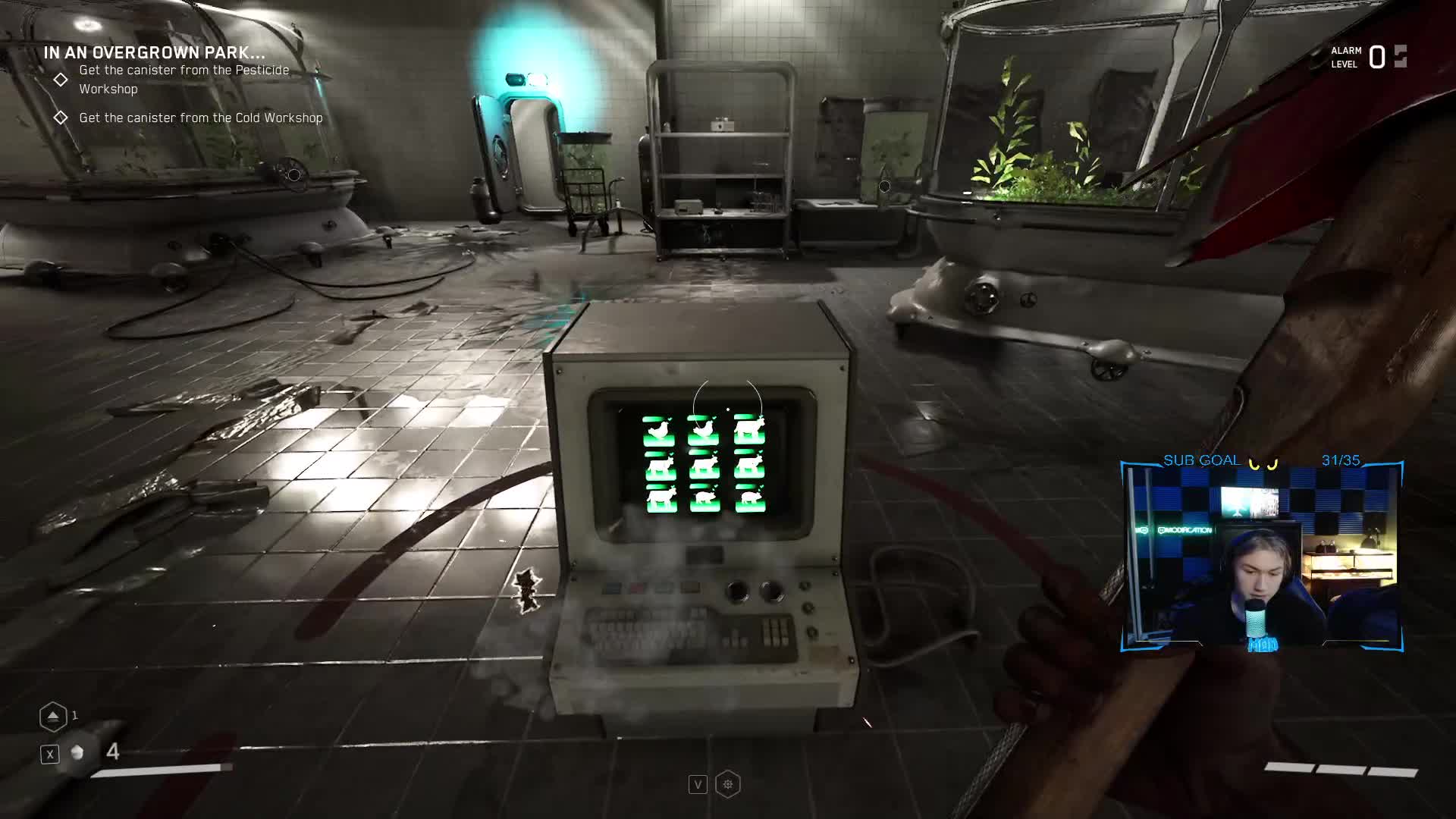The width and height of the screenshot is (1456, 819).
Task: Select the Cold Workshop canister objective
Action: click(x=200, y=118)
